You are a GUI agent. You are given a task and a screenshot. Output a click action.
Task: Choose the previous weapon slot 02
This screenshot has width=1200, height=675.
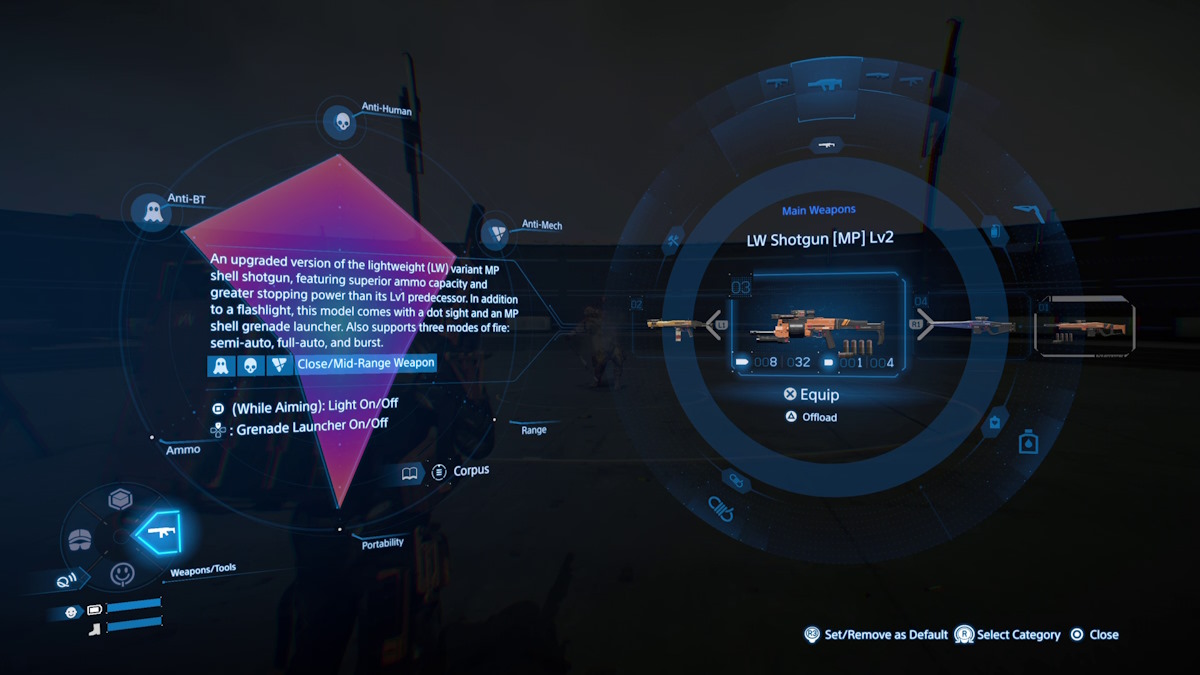coord(676,324)
